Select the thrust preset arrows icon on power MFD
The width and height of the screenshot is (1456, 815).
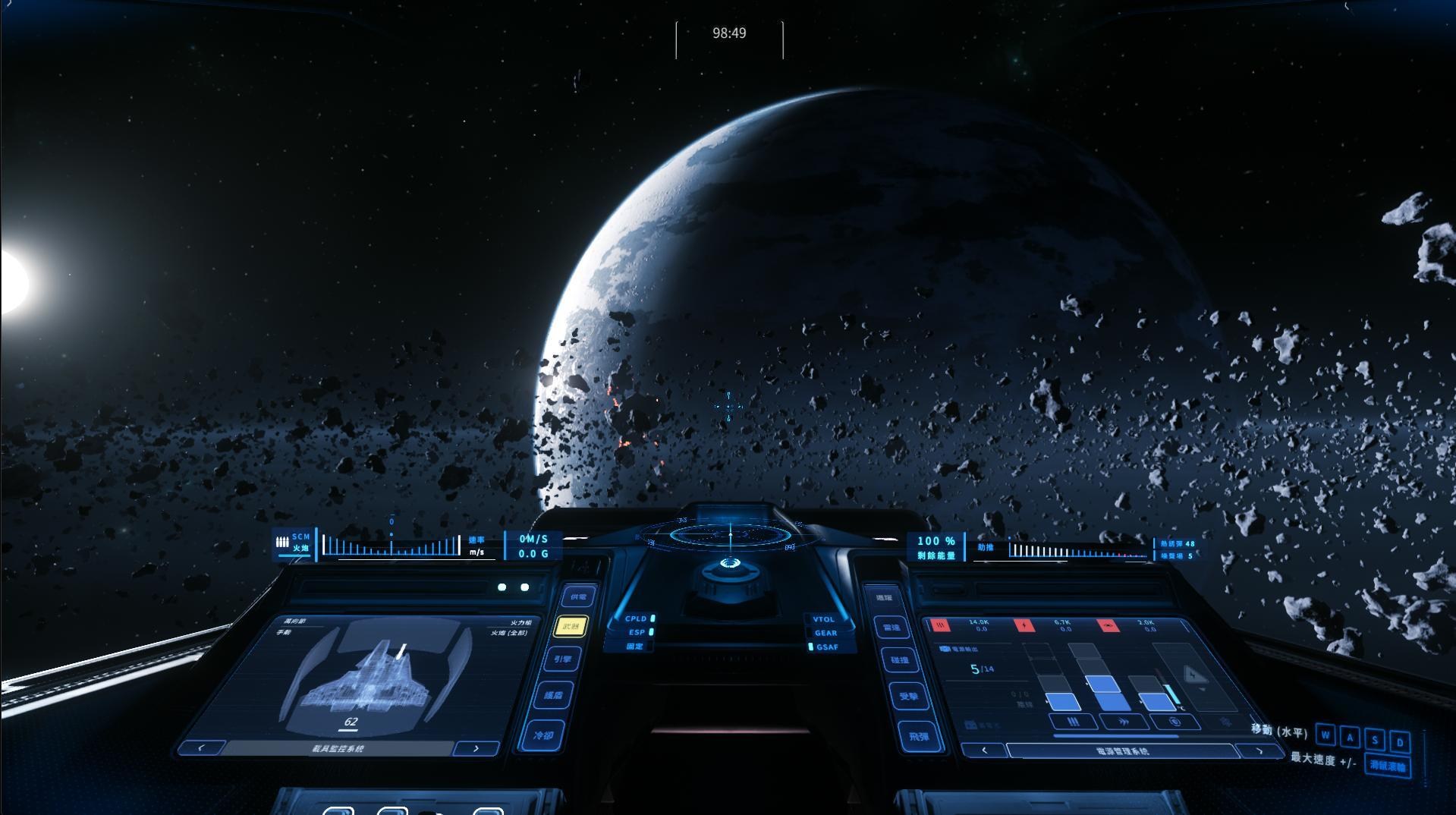pos(1125,721)
